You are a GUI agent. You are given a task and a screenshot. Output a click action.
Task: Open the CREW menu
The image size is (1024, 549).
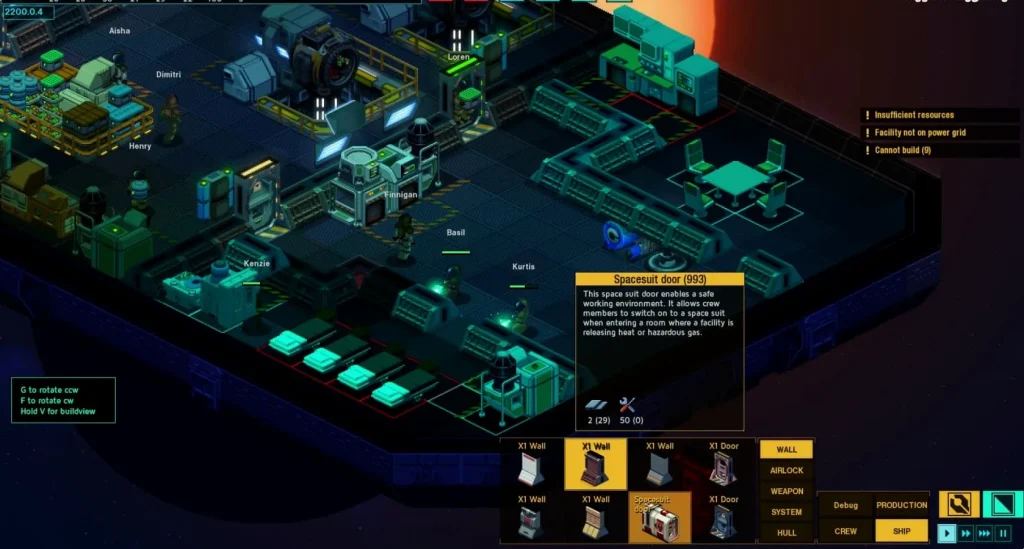(846, 531)
